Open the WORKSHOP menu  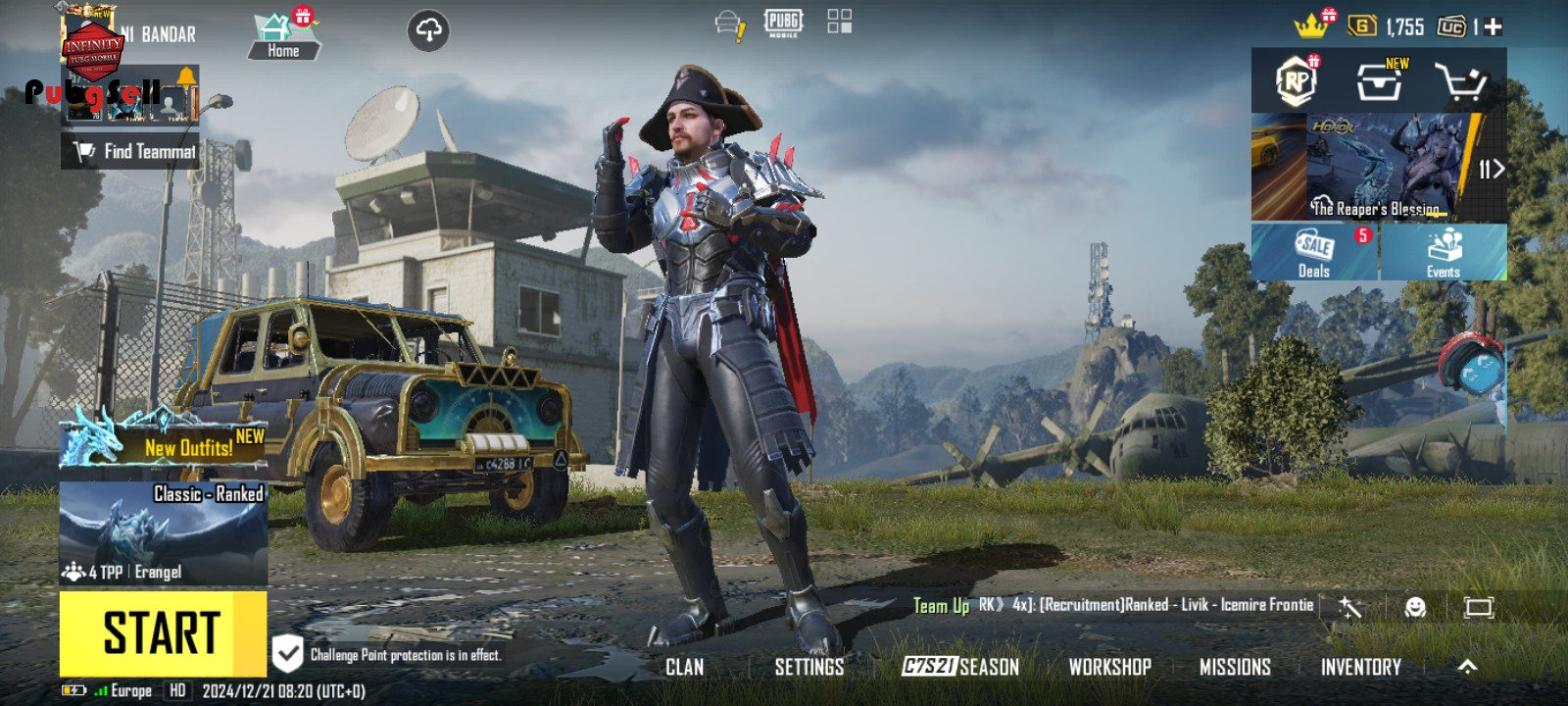click(1109, 667)
